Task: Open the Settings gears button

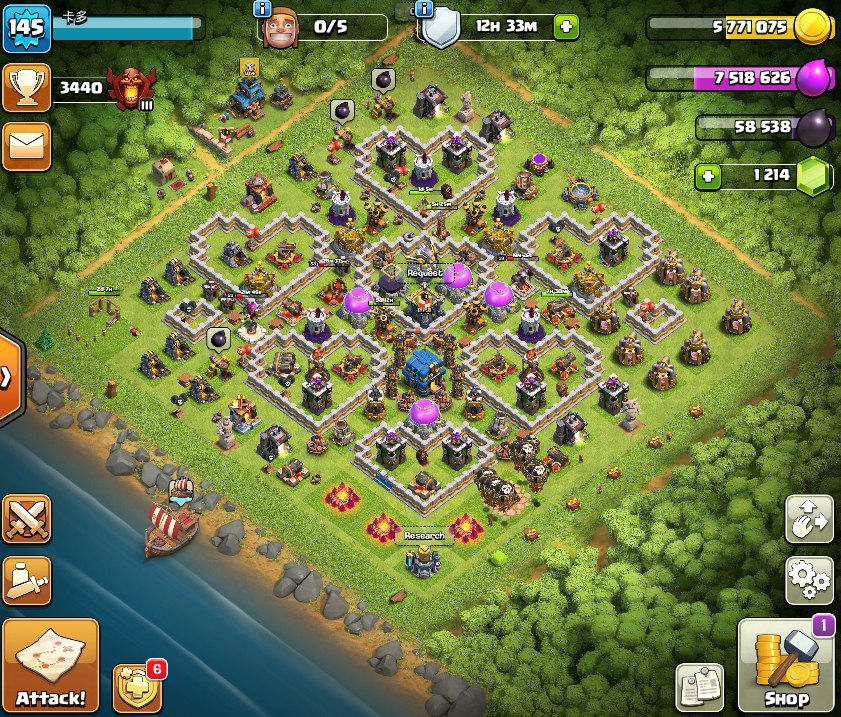Action: (809, 580)
